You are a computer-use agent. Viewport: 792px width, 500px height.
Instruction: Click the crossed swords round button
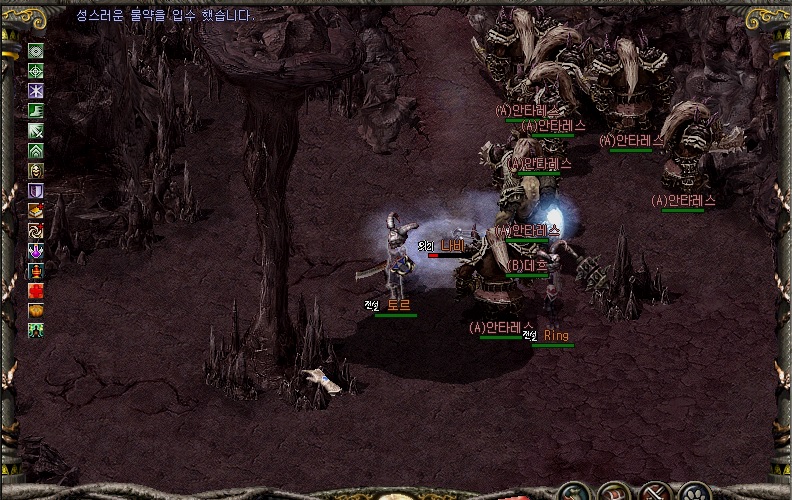pyautogui.click(x=654, y=493)
